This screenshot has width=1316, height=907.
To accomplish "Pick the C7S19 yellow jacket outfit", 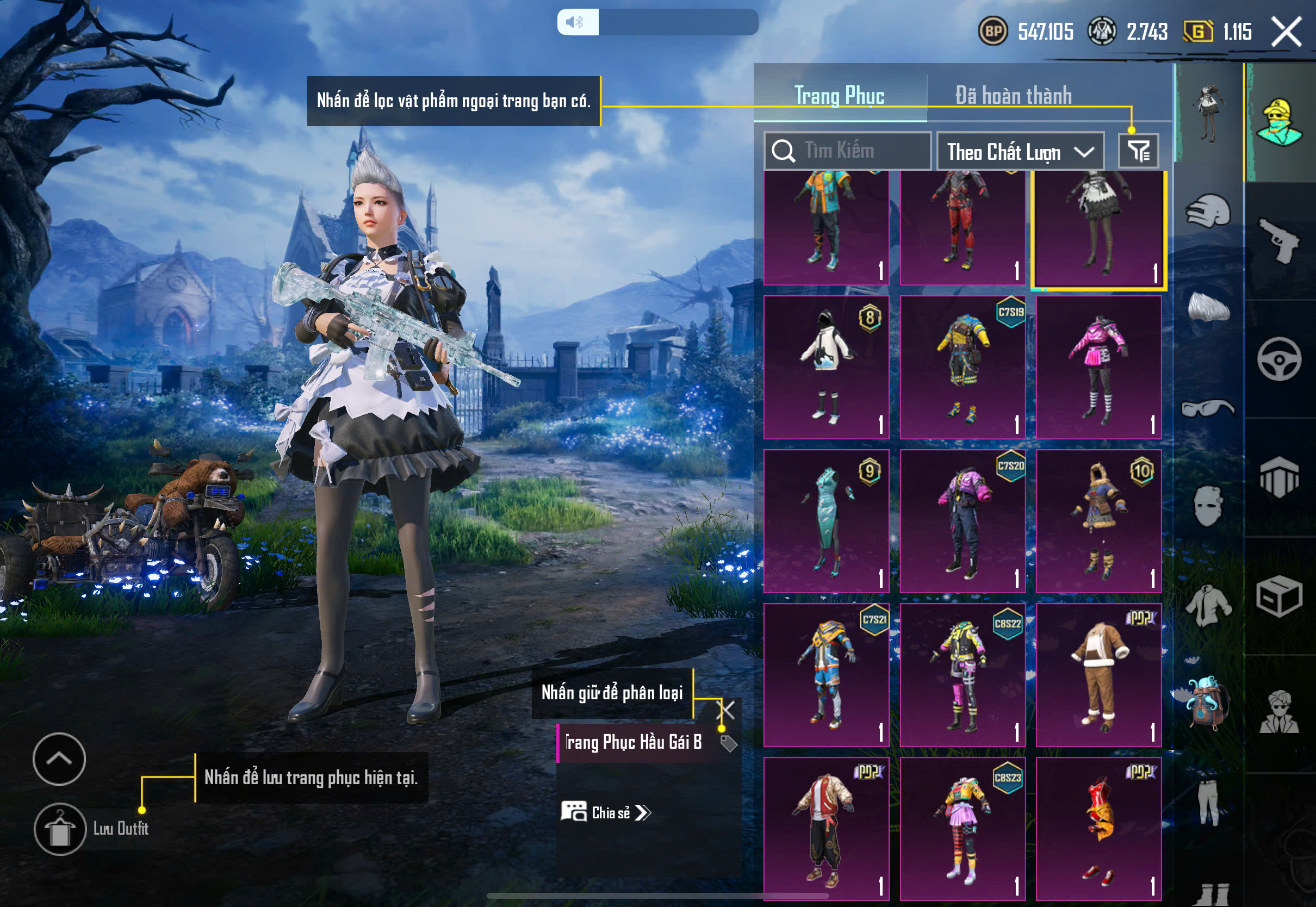I will (963, 366).
